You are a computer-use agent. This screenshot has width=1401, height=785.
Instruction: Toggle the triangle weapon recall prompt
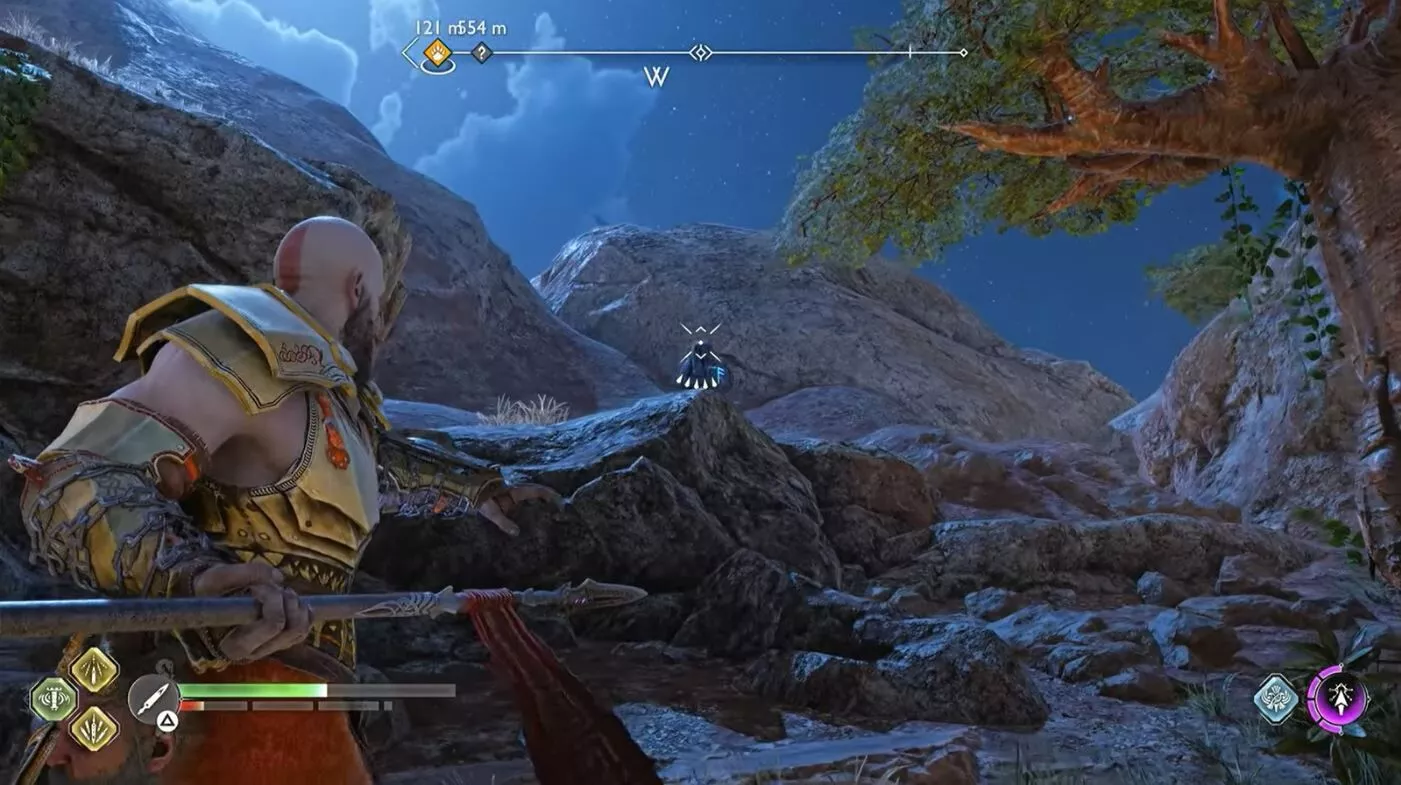[x=165, y=720]
